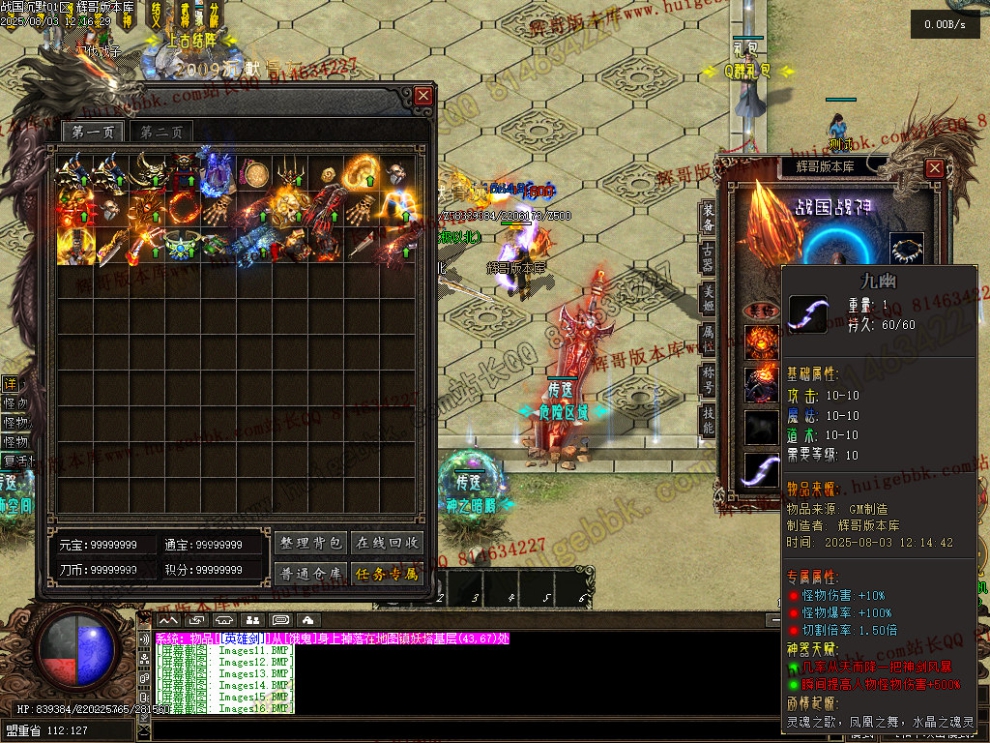Switch to the 第一页 bag page

pos(93,133)
